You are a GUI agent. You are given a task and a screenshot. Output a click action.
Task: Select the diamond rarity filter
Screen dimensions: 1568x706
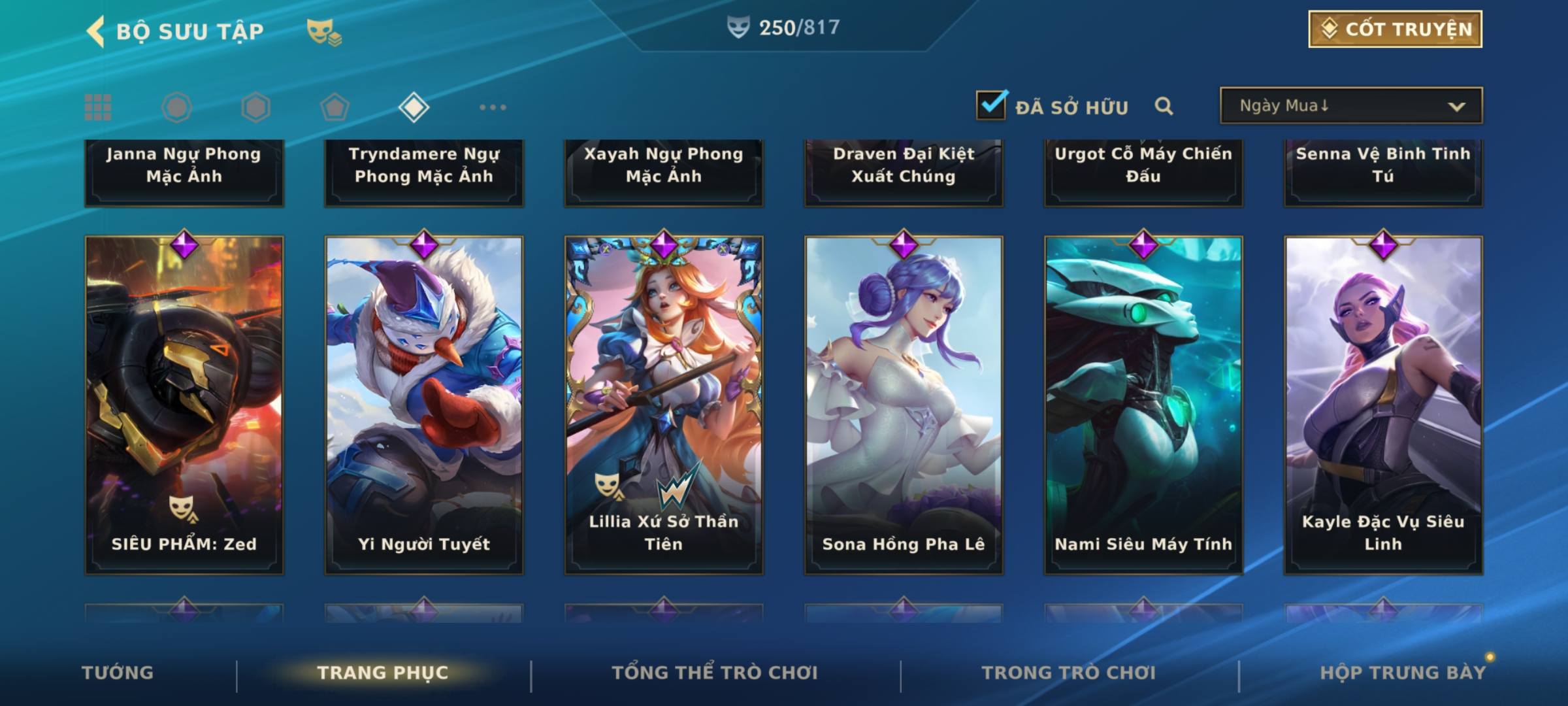click(414, 107)
